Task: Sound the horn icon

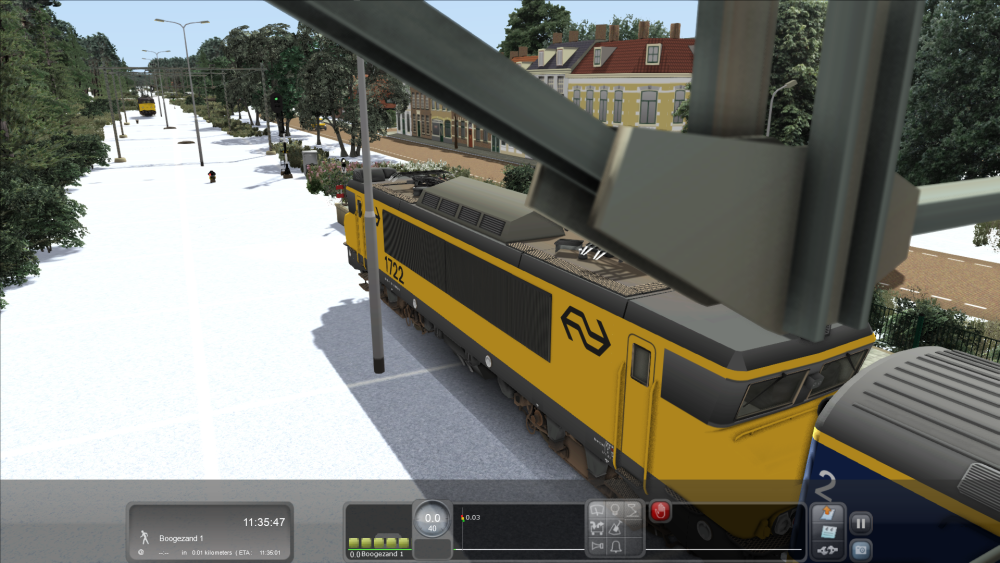Action: click(x=598, y=546)
